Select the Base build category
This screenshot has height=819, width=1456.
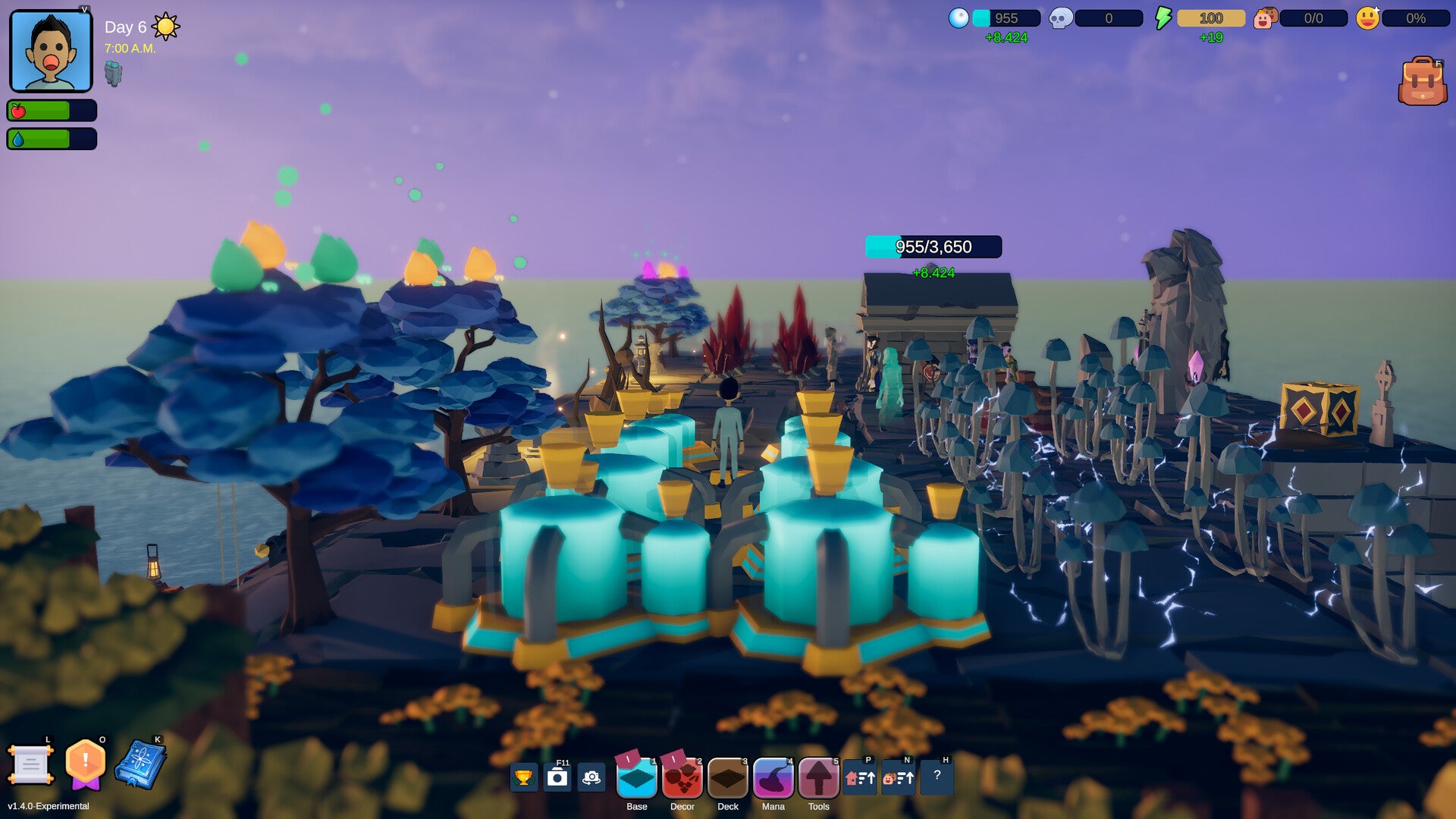637,778
